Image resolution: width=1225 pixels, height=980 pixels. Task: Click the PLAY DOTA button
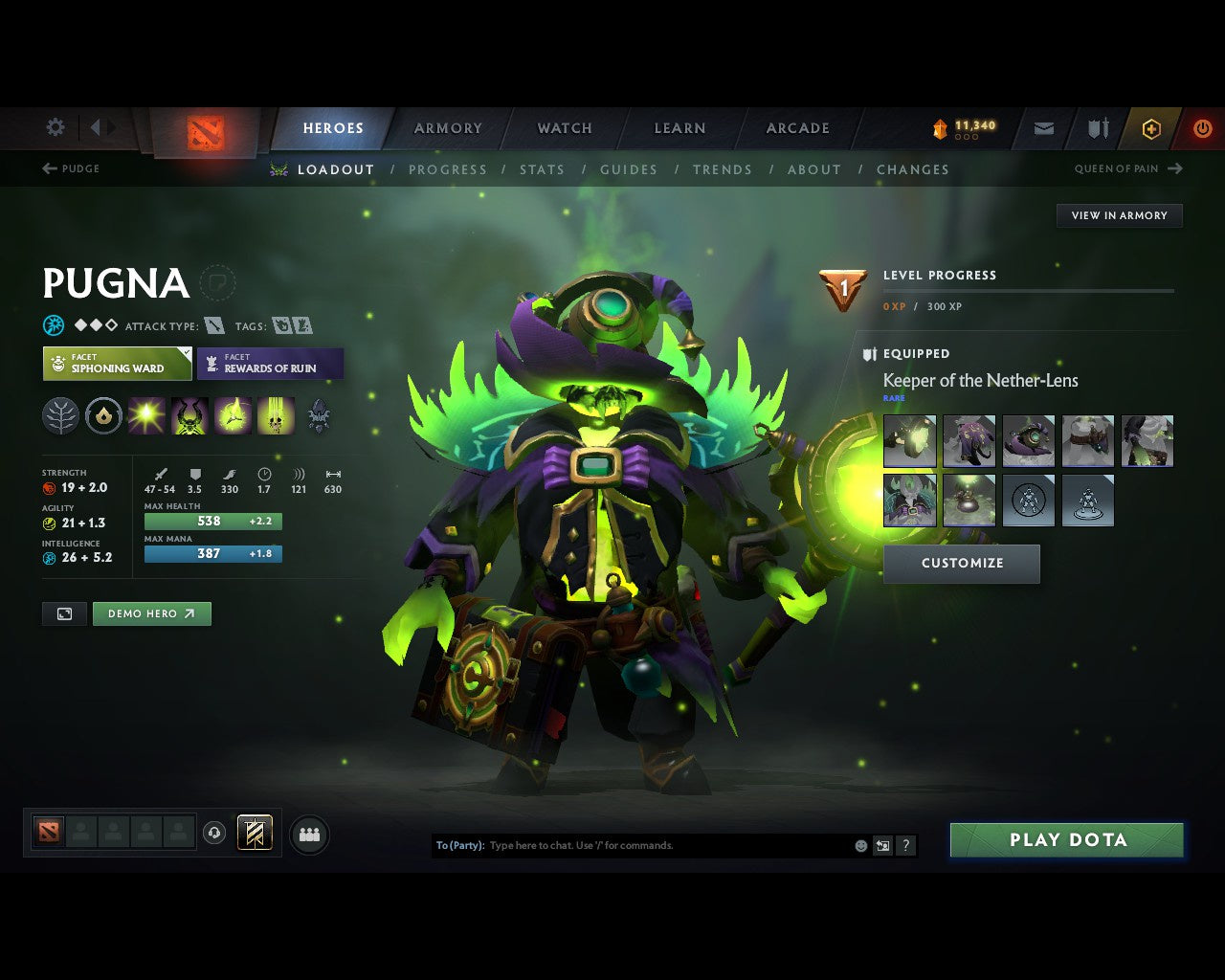coord(1066,839)
